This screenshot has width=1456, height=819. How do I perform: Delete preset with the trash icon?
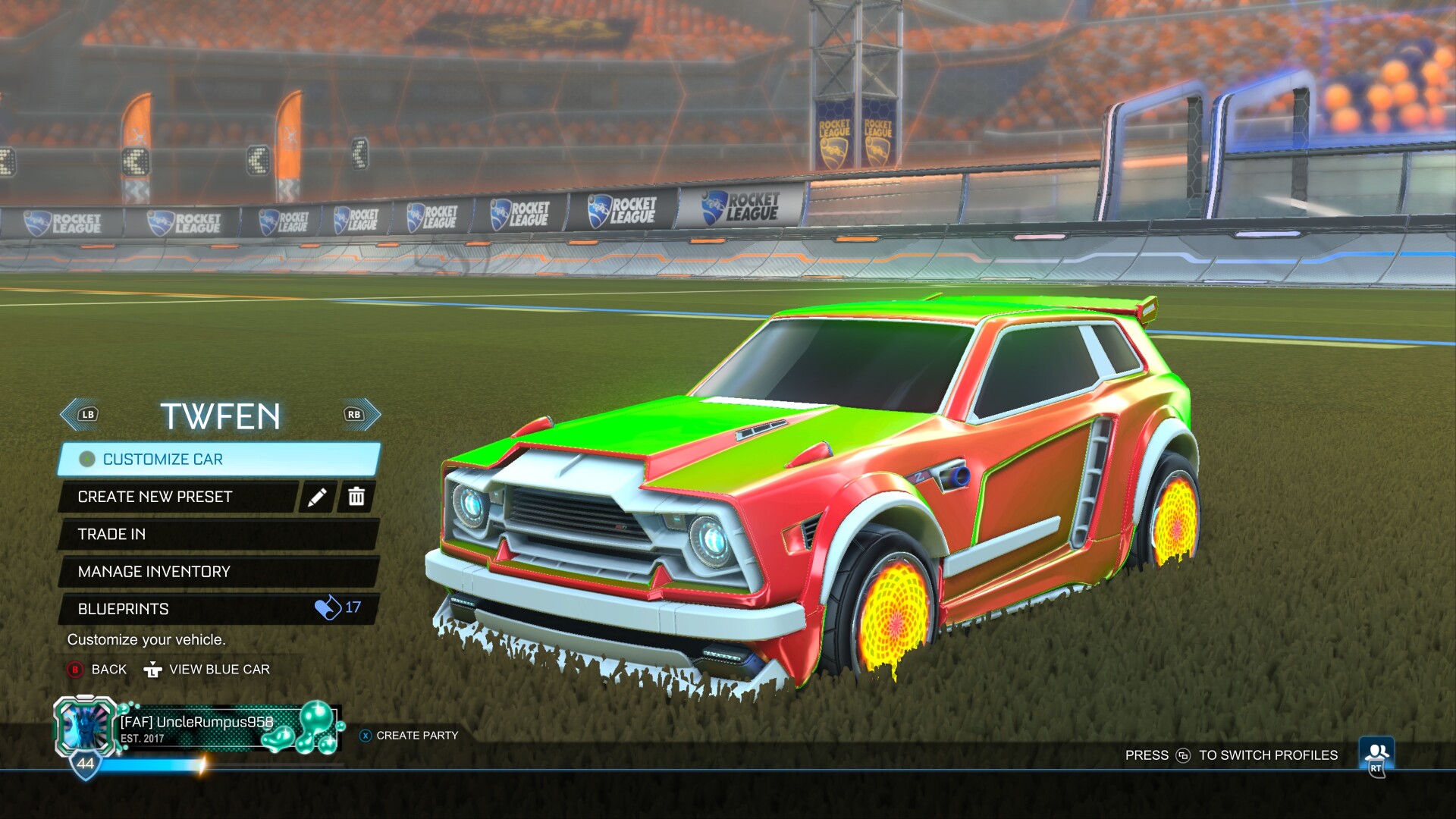356,497
